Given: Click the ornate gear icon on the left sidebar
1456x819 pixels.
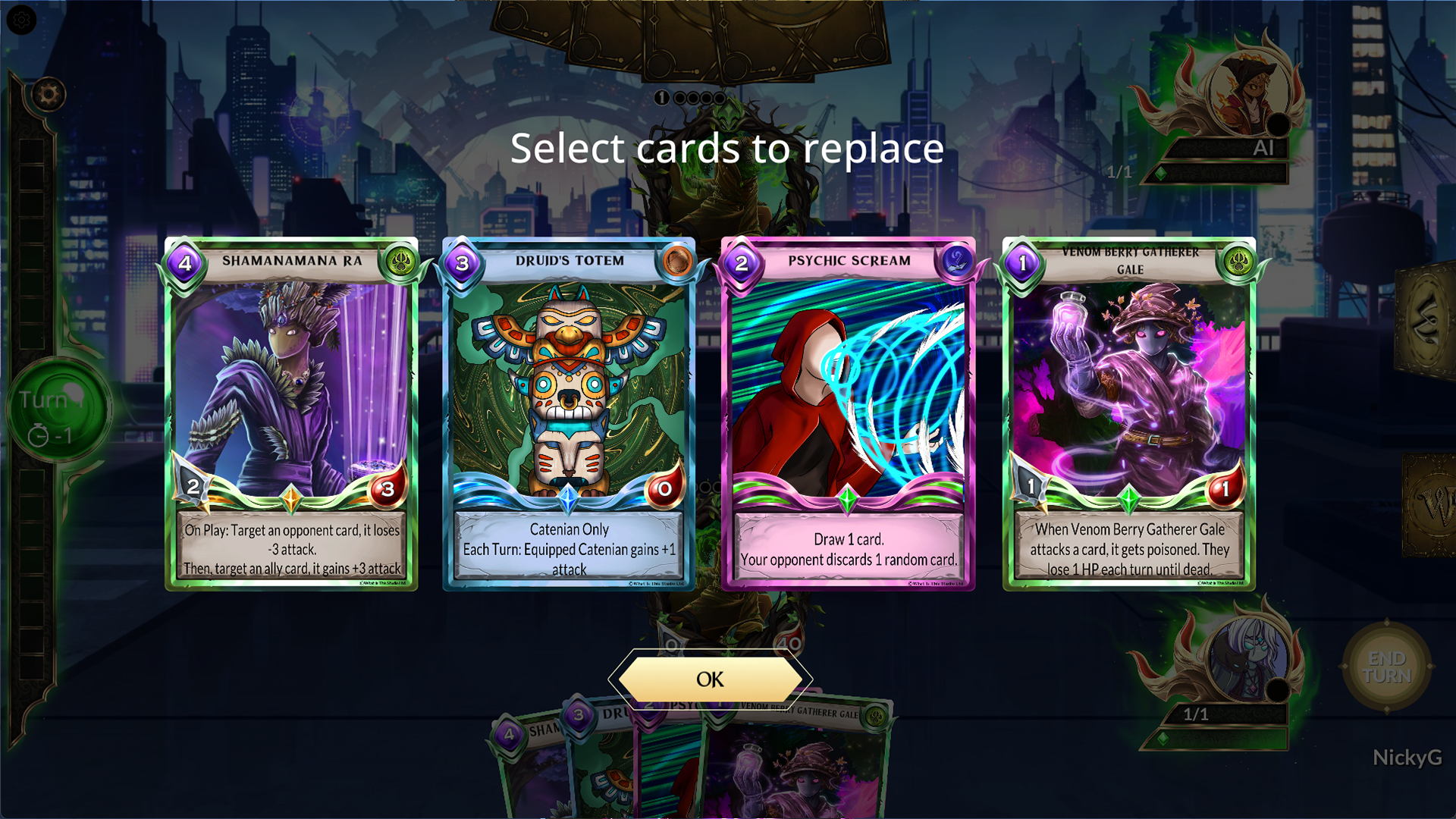Looking at the screenshot, I should point(49,95).
